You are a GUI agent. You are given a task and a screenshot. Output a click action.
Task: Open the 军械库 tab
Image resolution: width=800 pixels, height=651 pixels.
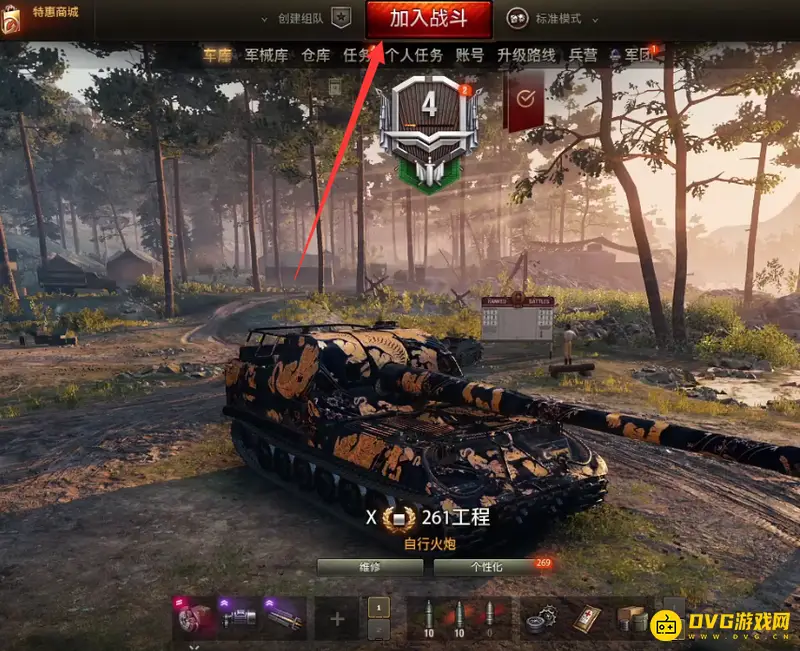point(267,56)
